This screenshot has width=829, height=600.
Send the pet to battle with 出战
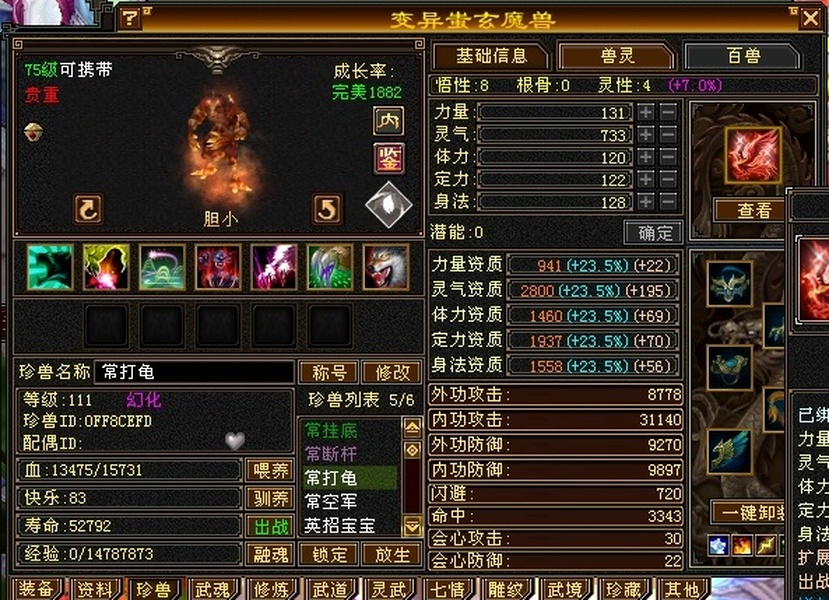coord(269,526)
